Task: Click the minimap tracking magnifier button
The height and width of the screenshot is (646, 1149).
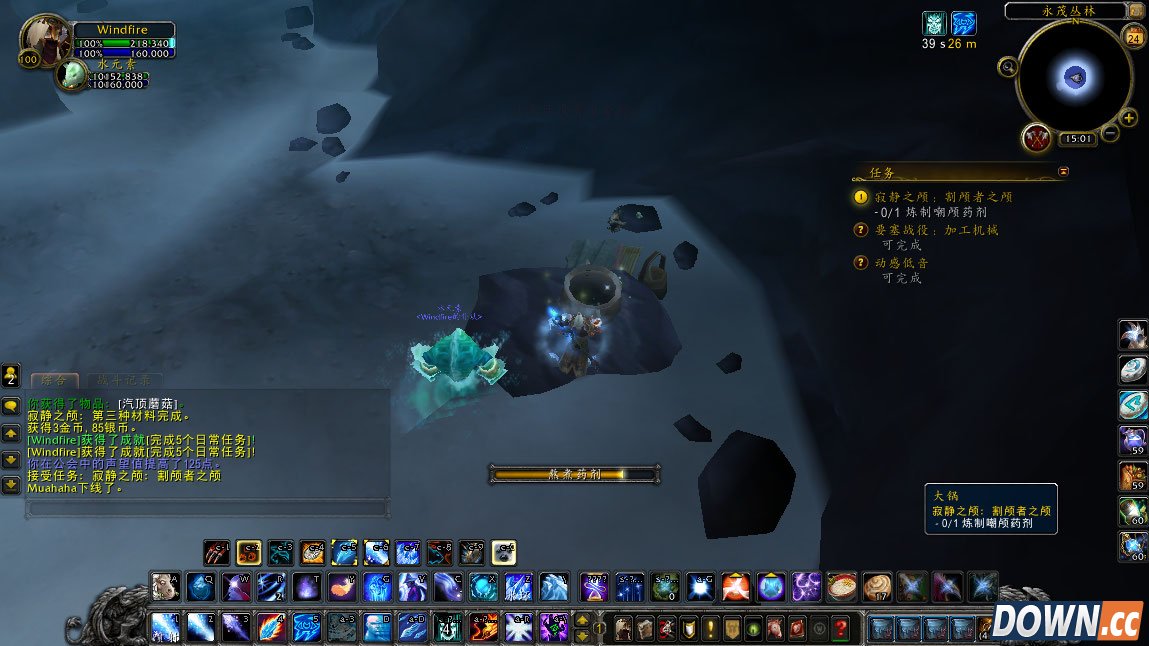Action: [x=1008, y=67]
